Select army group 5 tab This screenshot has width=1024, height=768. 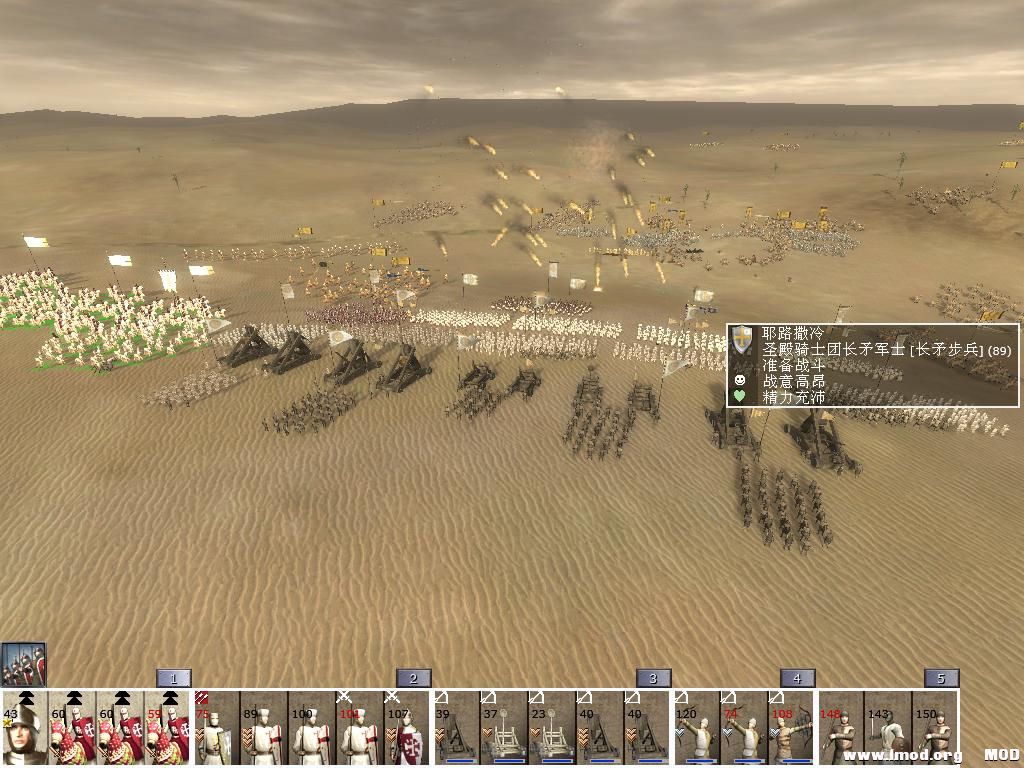click(941, 678)
